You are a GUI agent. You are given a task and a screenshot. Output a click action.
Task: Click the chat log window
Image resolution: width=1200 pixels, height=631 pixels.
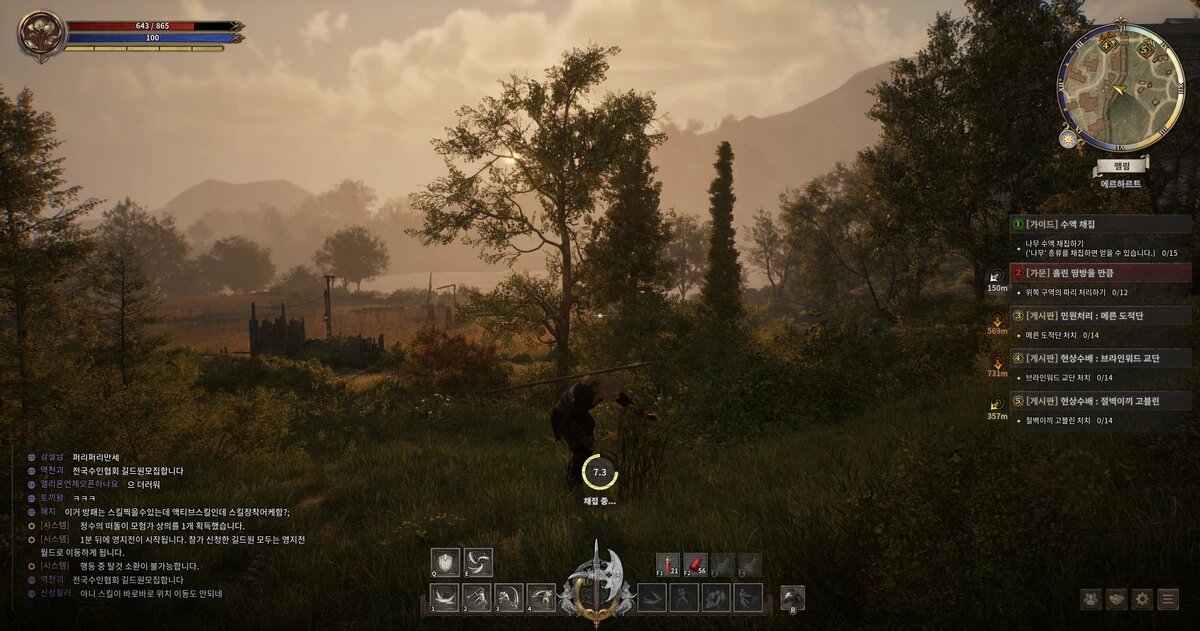coord(170,525)
